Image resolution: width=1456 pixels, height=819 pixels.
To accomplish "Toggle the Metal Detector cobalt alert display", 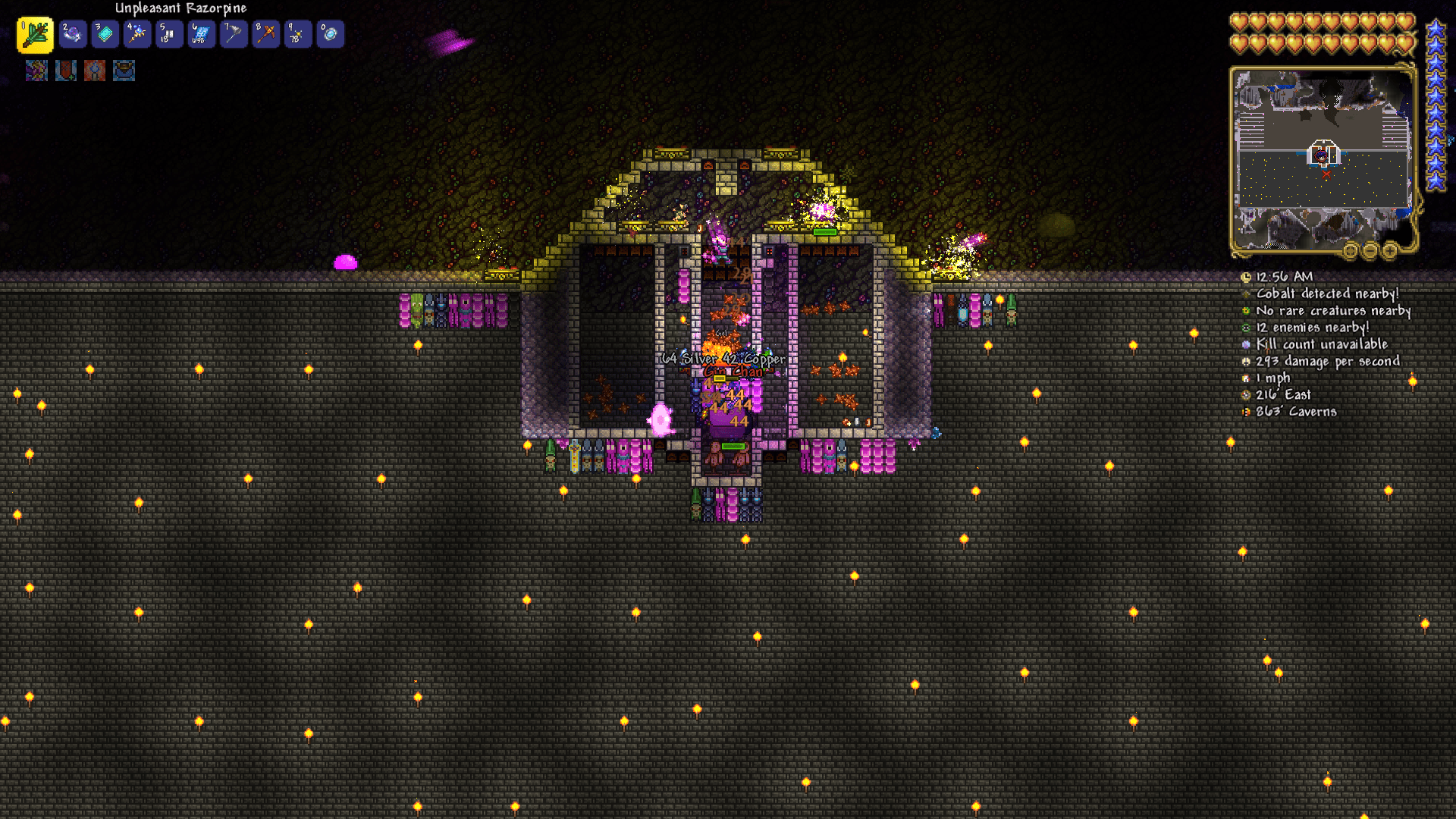I will [x=1245, y=294].
